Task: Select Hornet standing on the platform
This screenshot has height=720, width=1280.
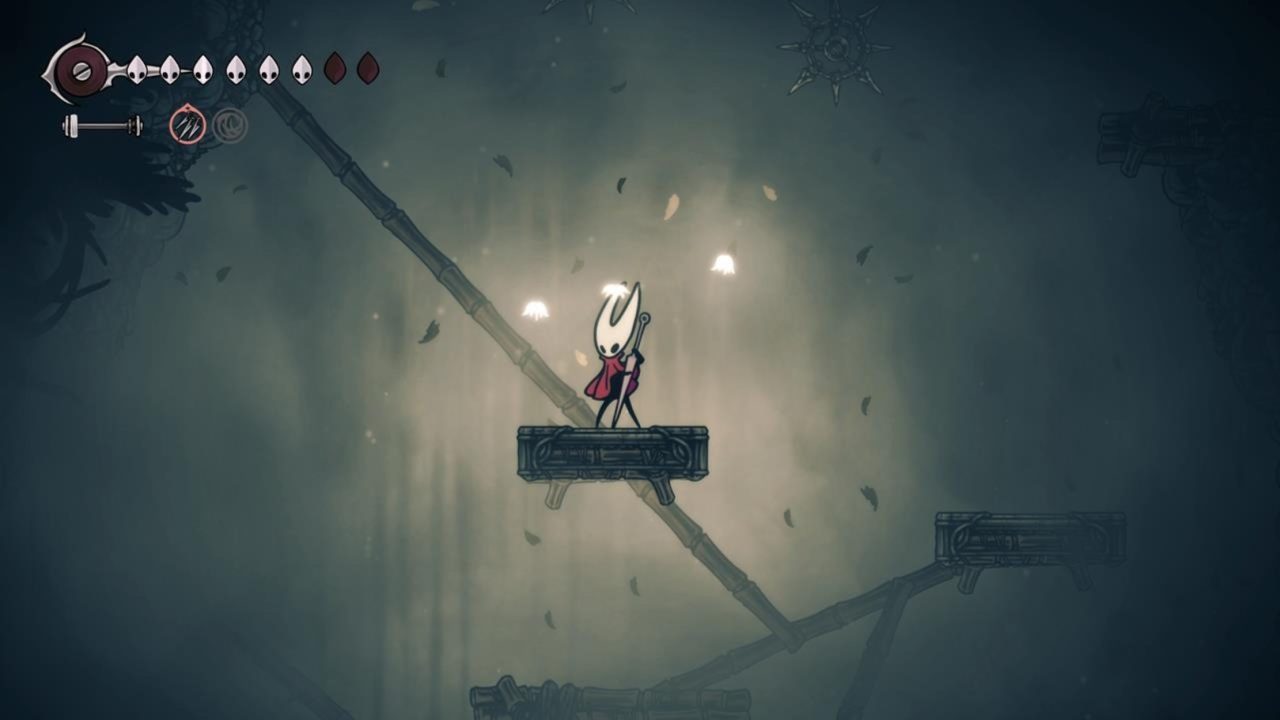Action: click(x=614, y=350)
